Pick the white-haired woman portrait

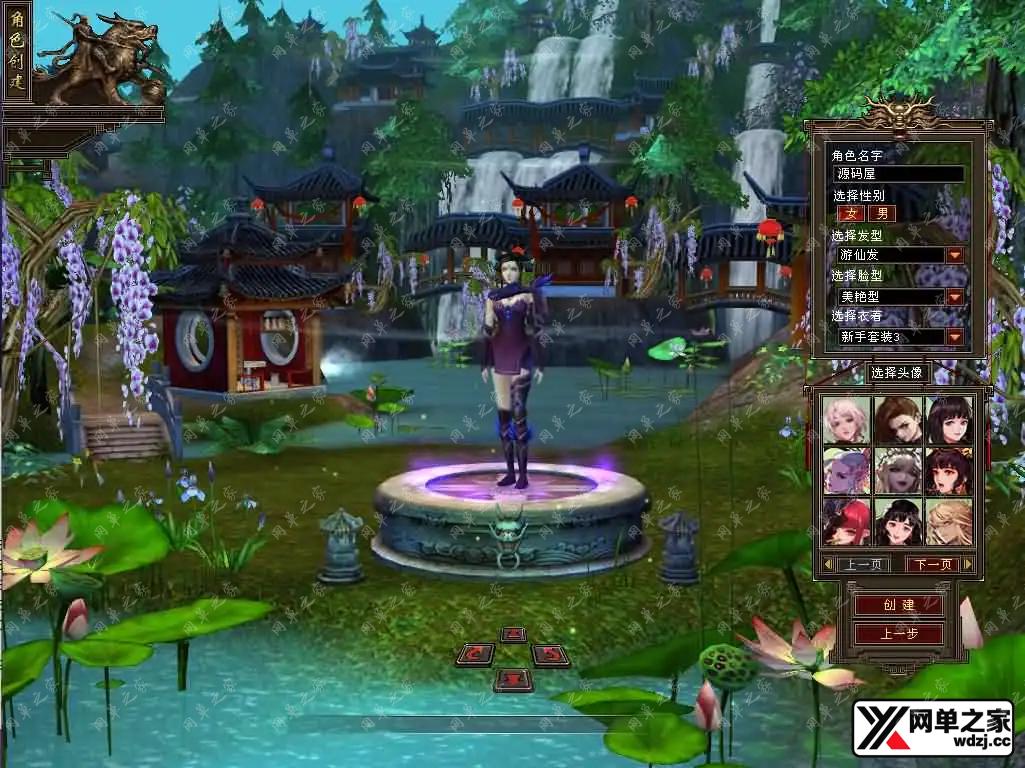pos(847,420)
